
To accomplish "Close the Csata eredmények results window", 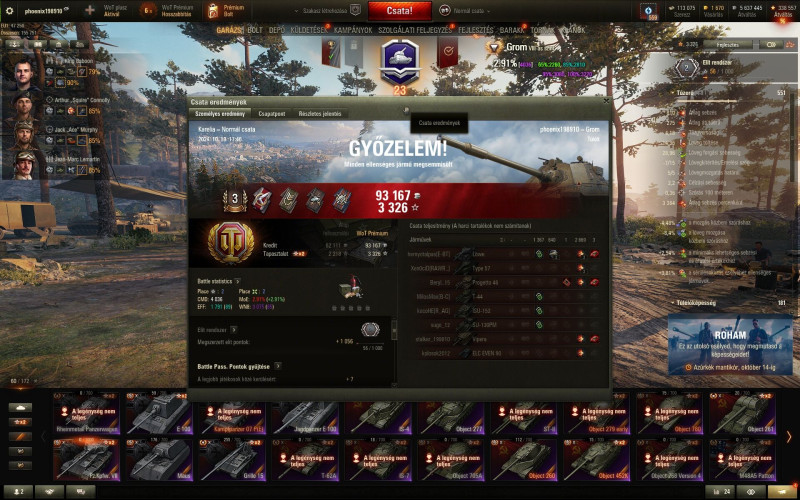I will (x=603, y=102).
